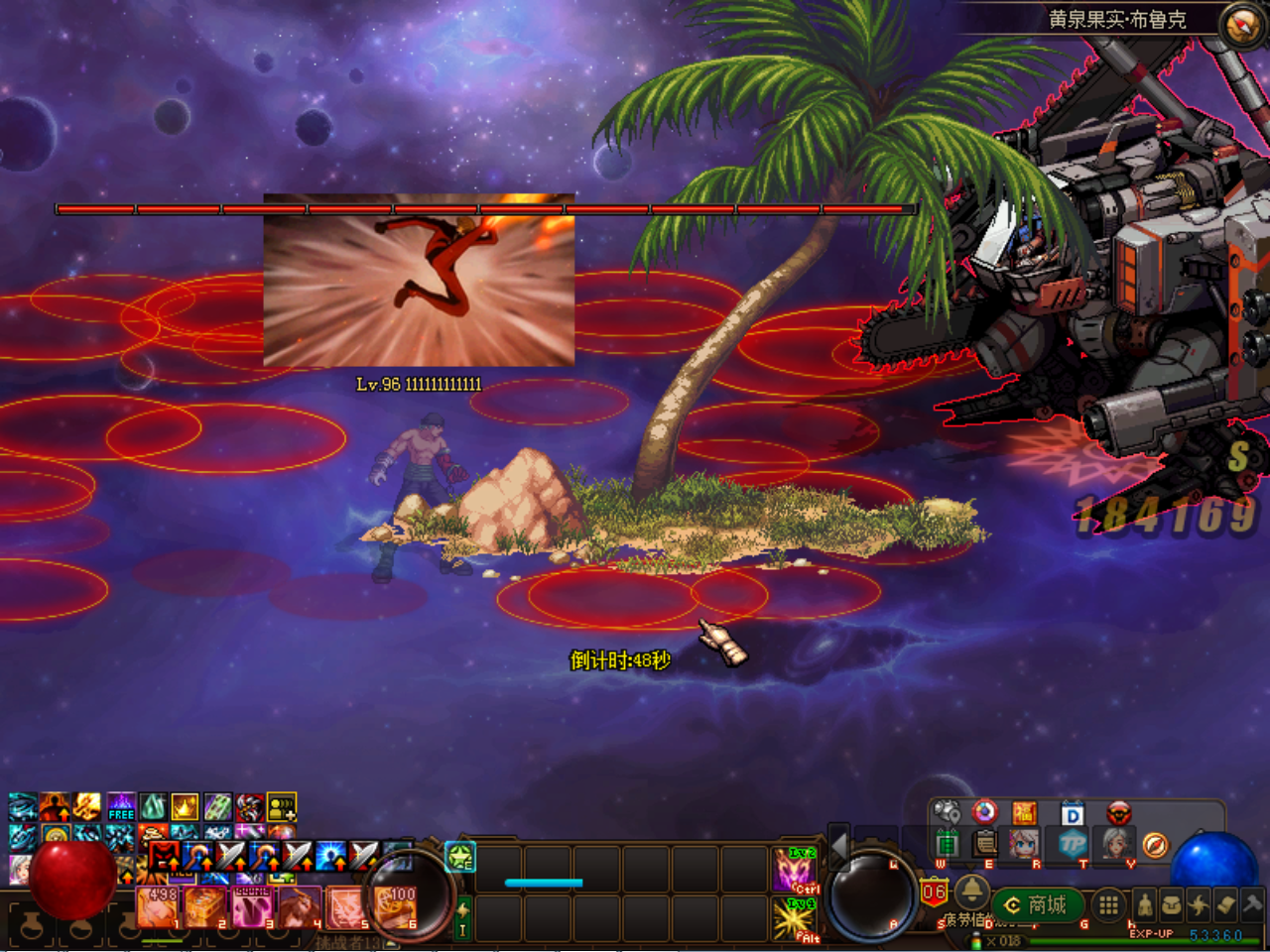Use the golden chest item in slot 2
The height and width of the screenshot is (952, 1270).
[x=204, y=906]
